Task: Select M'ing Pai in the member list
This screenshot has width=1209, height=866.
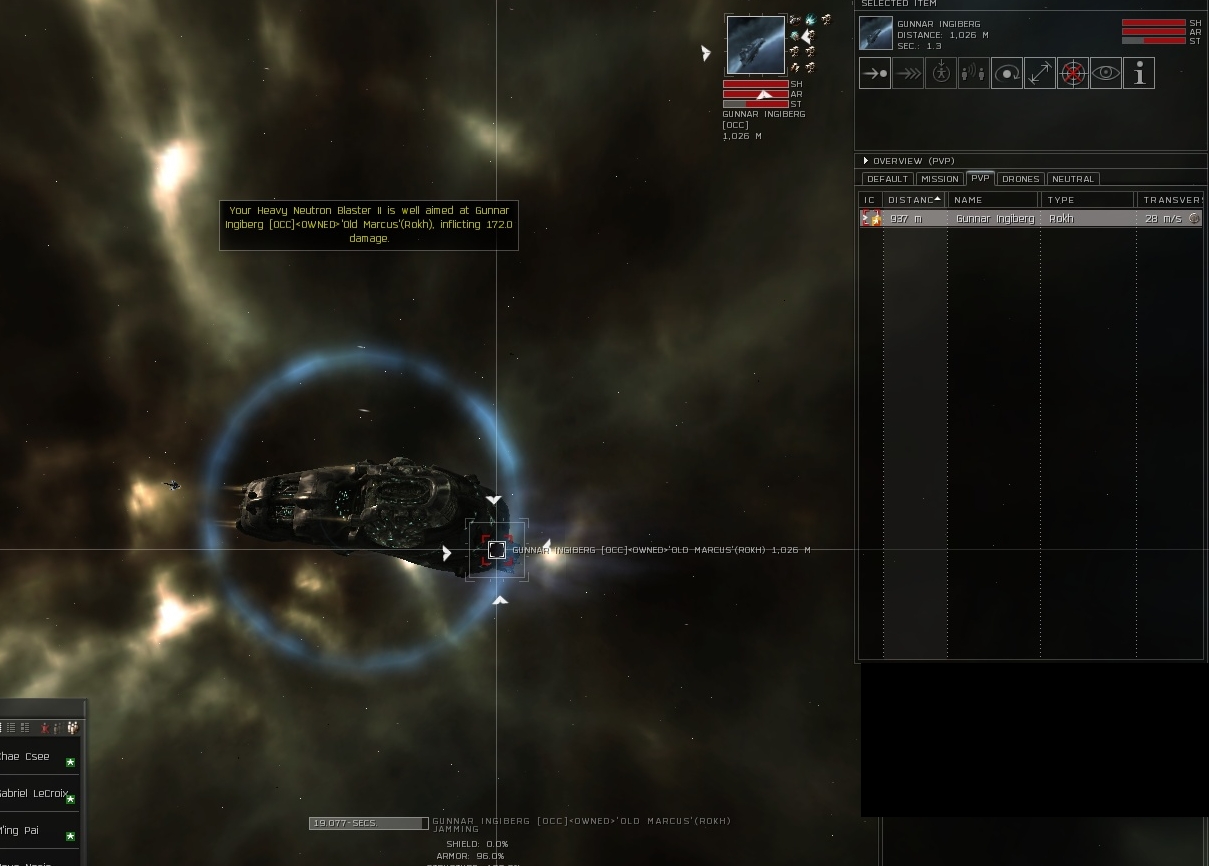Action: coord(22,831)
